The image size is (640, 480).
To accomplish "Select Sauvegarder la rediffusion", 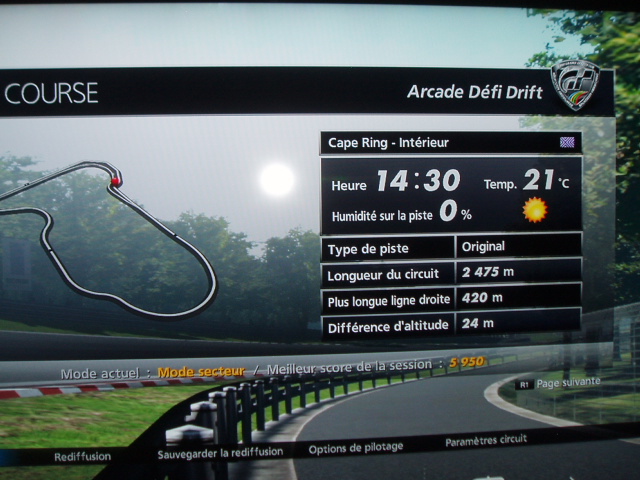I will 220,452.
